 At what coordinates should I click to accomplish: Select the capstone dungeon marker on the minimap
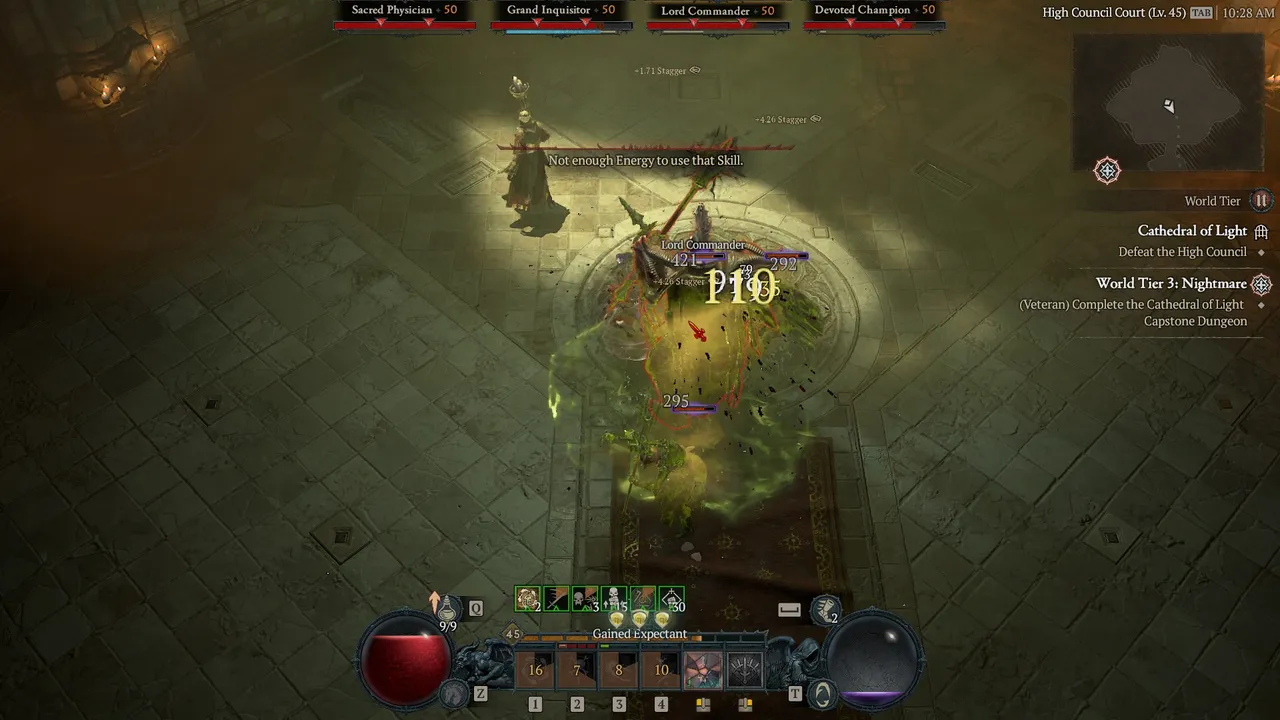[1107, 171]
